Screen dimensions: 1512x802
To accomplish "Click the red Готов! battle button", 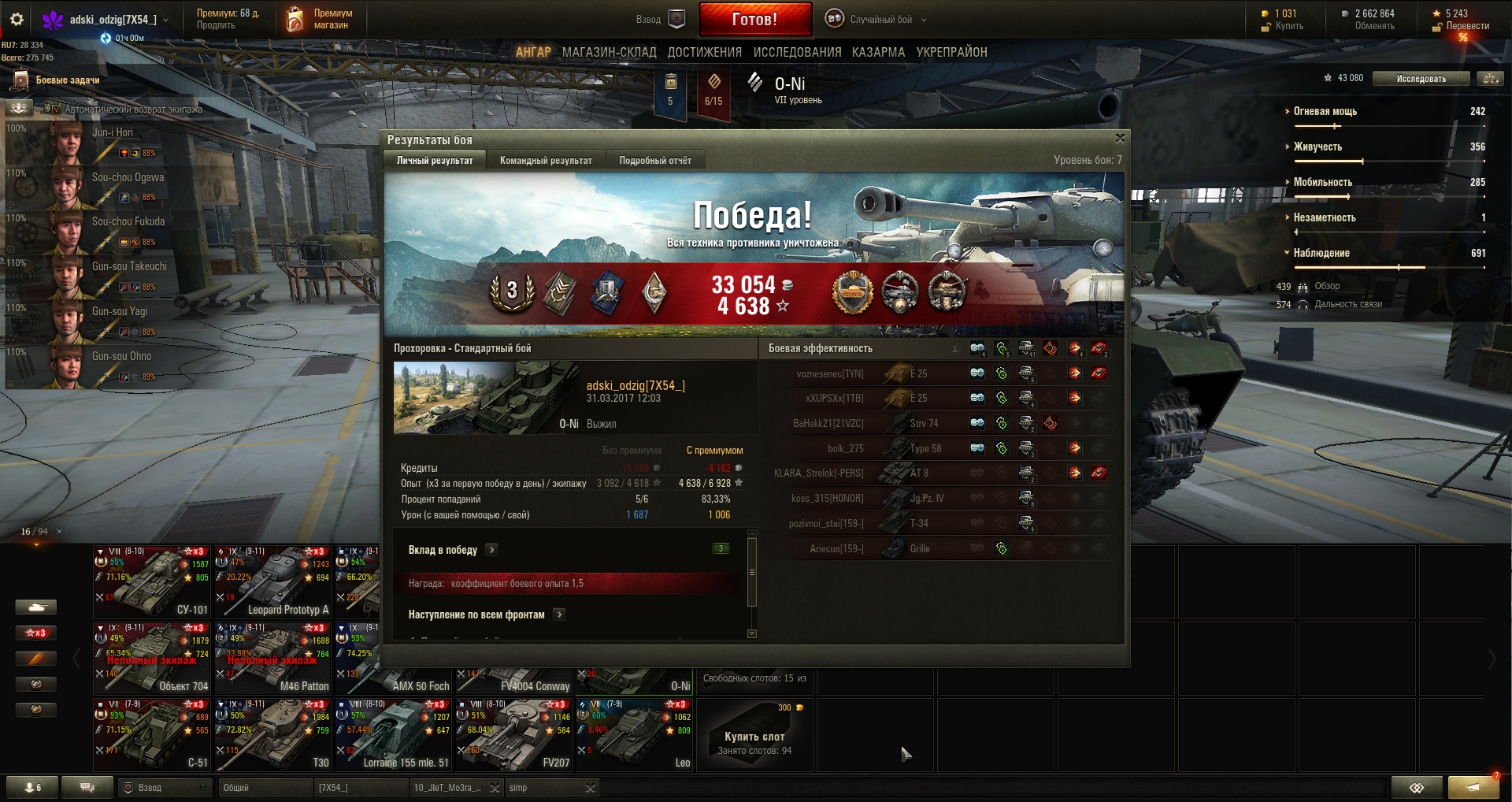I will pyautogui.click(x=754, y=19).
